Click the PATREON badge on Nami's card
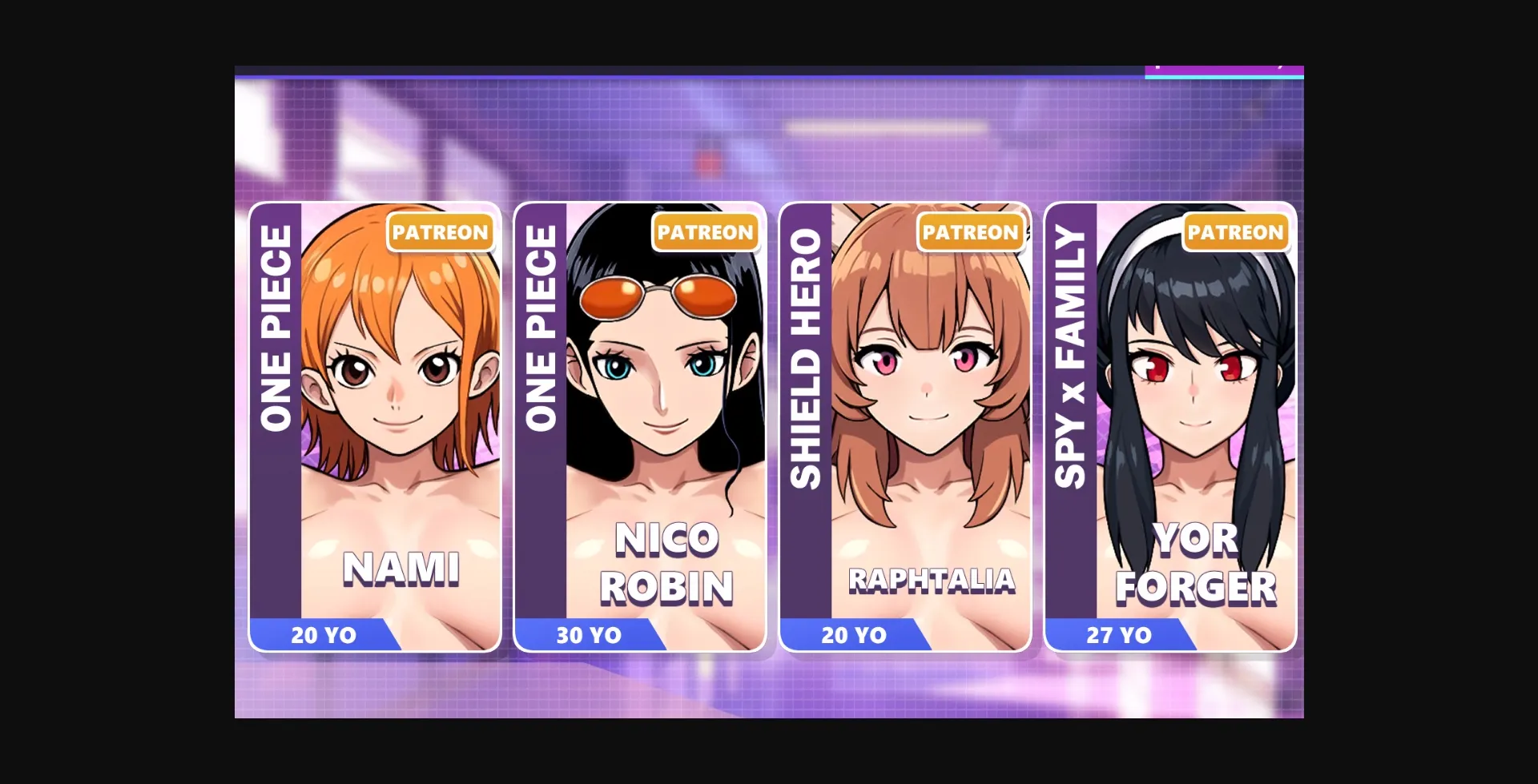Screen dimensions: 1538x784 pos(440,232)
